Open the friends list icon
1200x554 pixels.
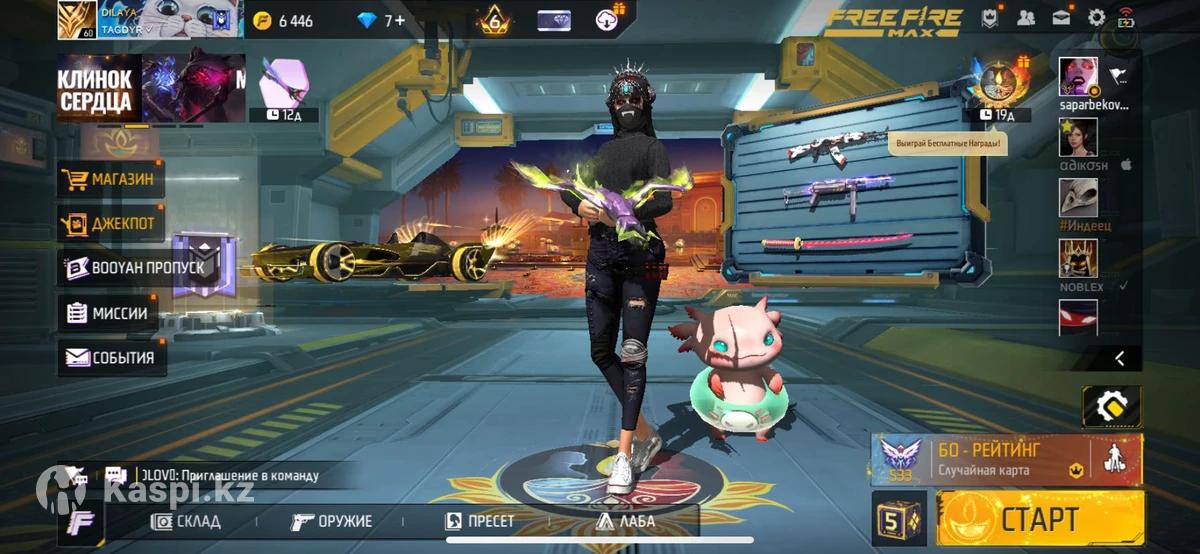tap(1026, 17)
